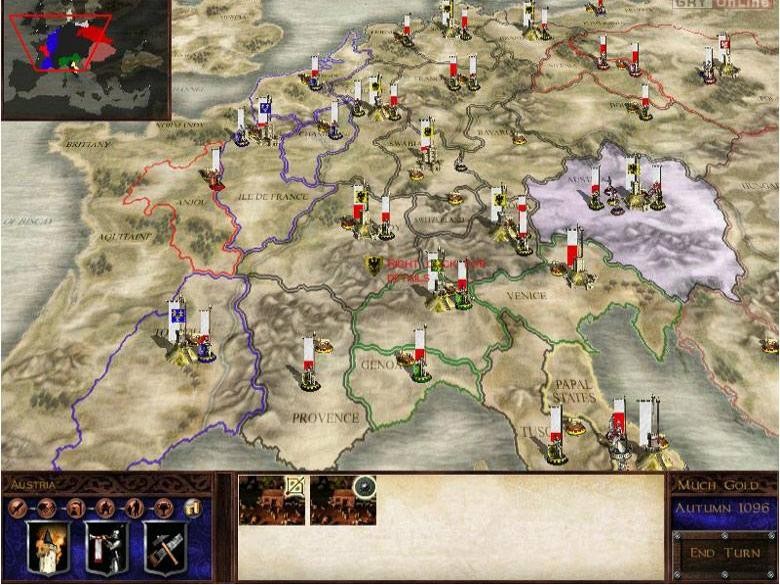
Task: Select the unit card with round shield badge
Action: click(x=343, y=499)
